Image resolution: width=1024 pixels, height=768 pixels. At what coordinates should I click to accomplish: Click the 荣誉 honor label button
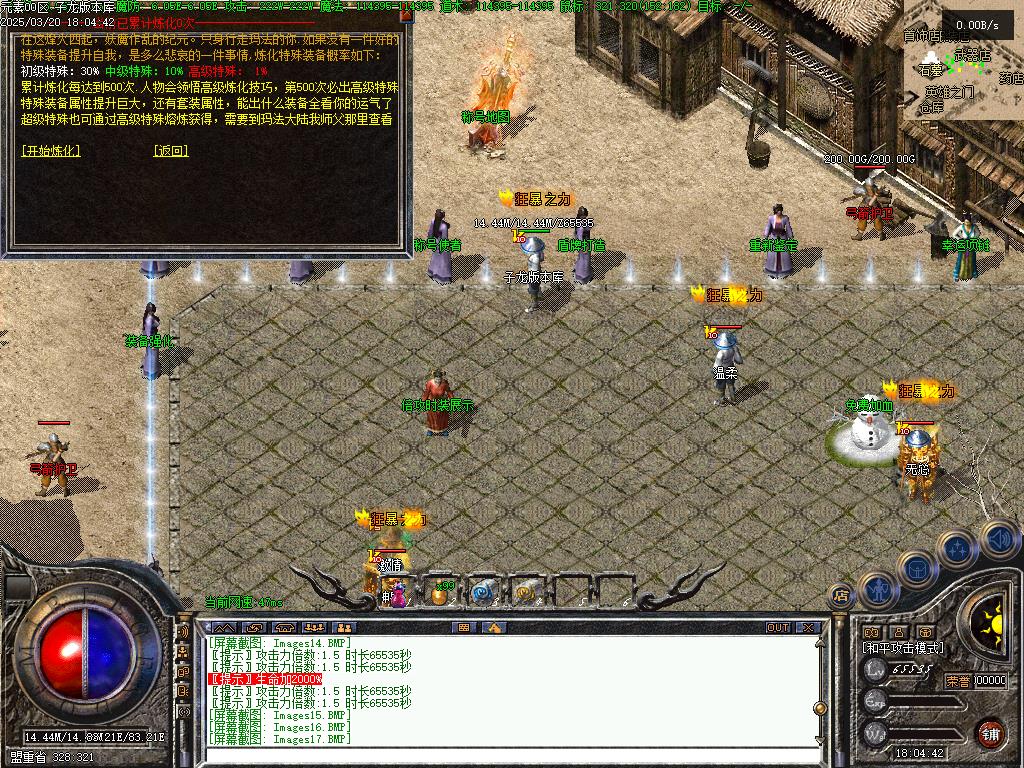pos(957,681)
